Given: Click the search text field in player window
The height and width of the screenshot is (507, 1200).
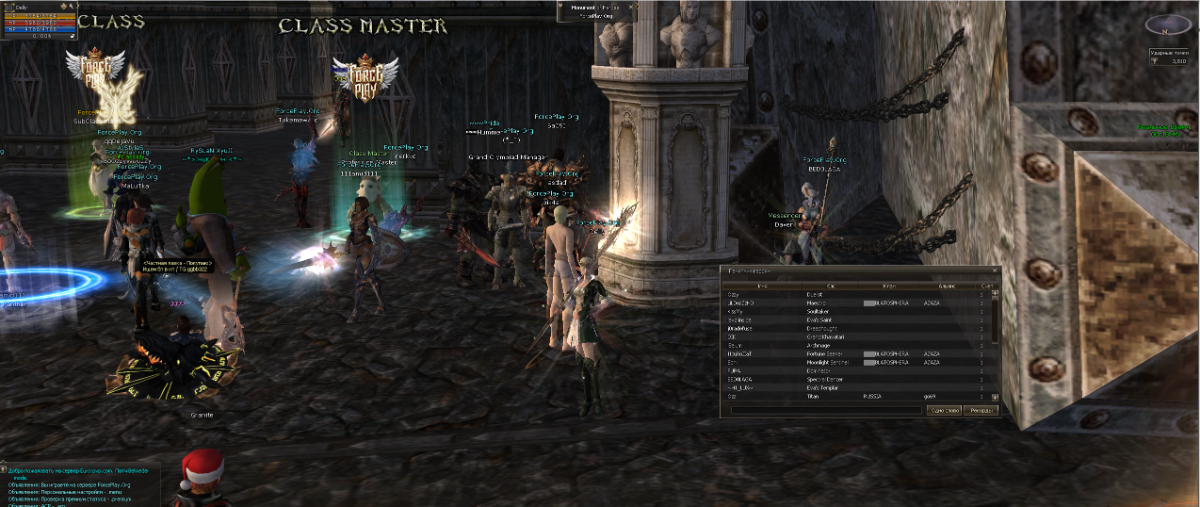Looking at the screenshot, I should (x=826, y=410).
